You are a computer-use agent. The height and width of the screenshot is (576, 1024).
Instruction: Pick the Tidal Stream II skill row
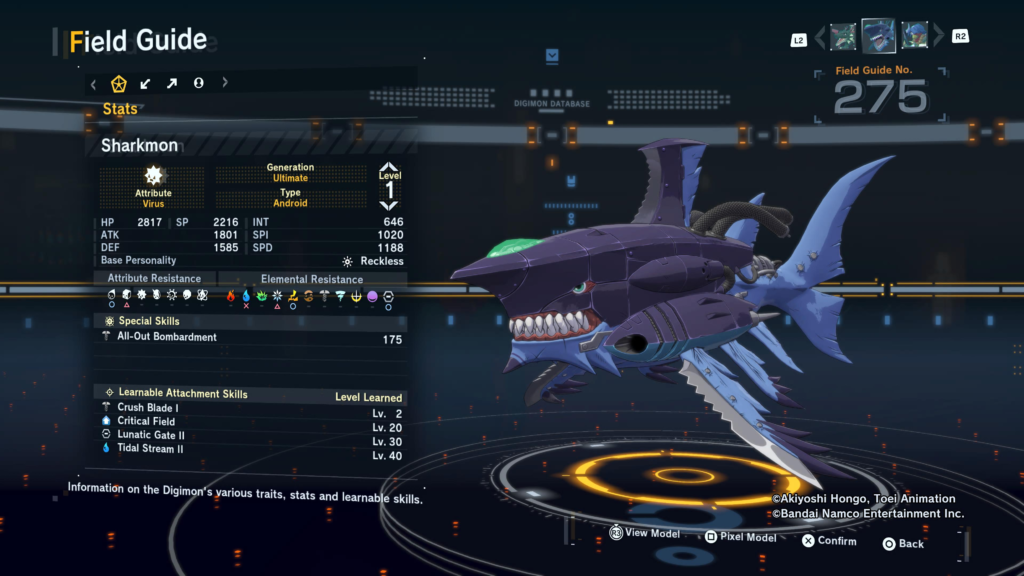(252, 450)
